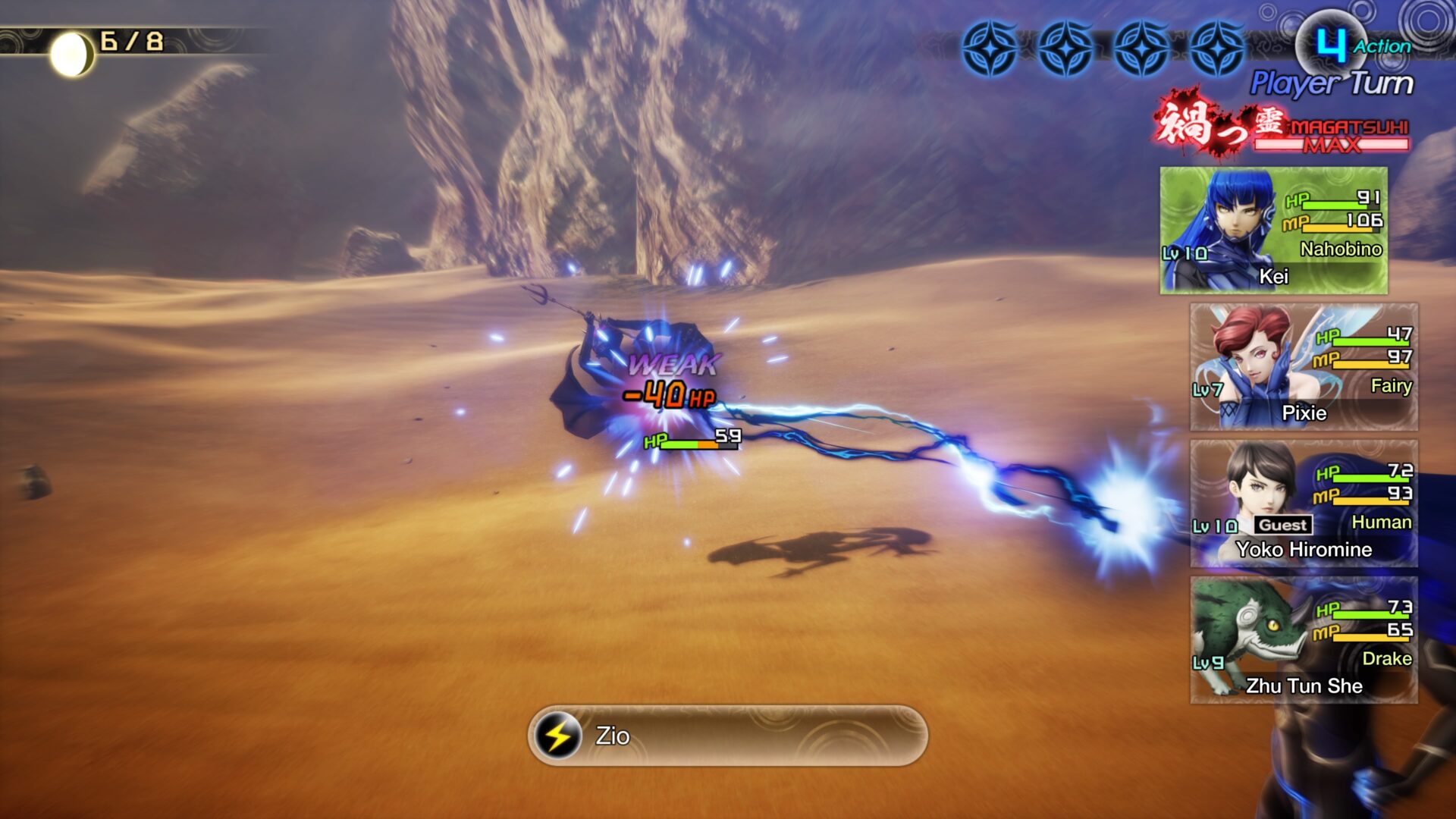This screenshot has width=1456, height=819.
Task: Select Kei the Nahobino party card
Action: pyautogui.click(x=1273, y=231)
